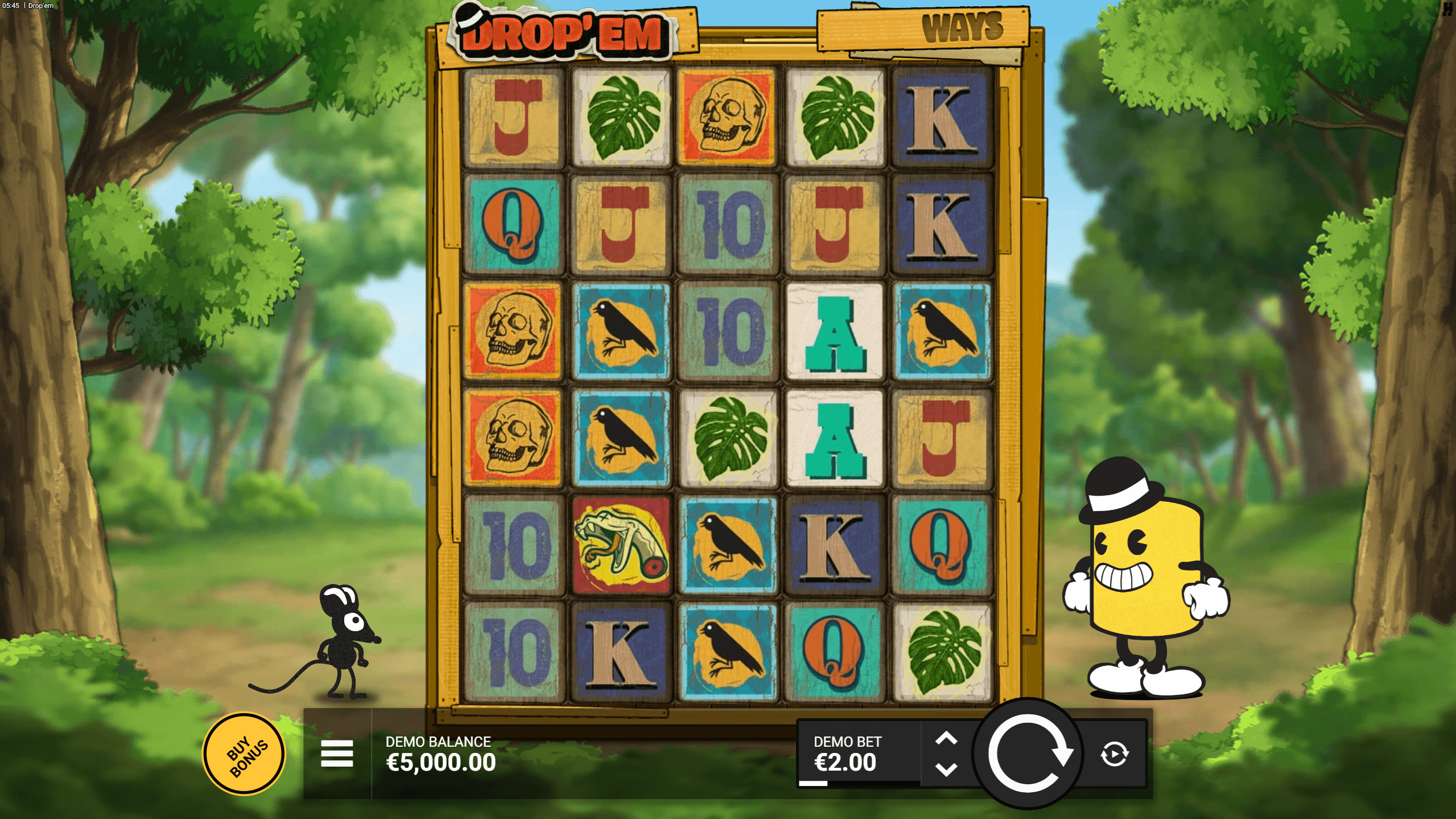The image size is (1456, 819).
Task: Open the hamburger game menu
Action: pyautogui.click(x=337, y=754)
